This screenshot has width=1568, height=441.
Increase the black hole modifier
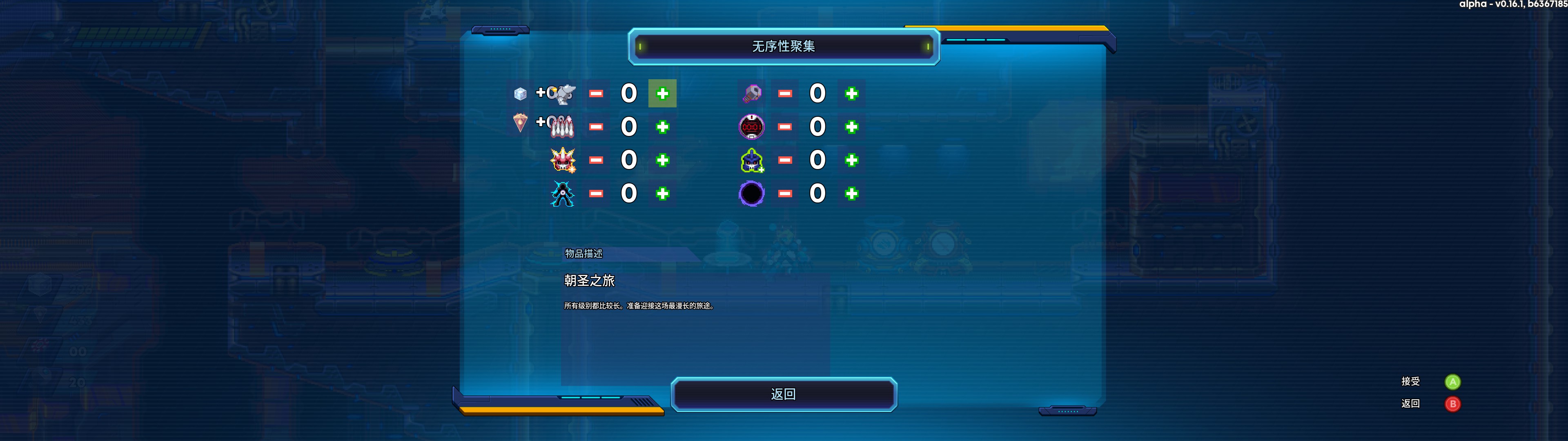point(851,194)
